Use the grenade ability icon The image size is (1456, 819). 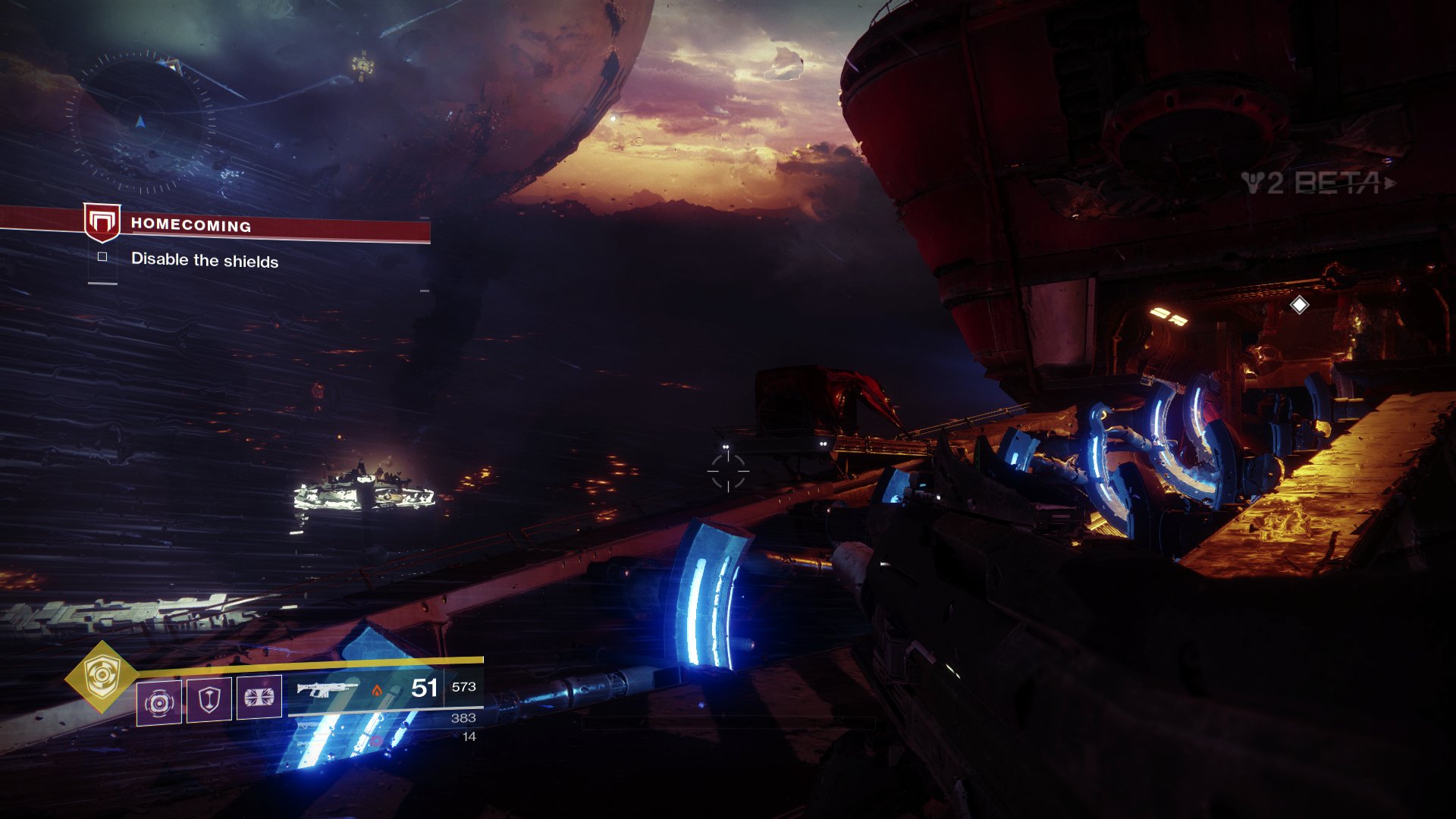pos(159,702)
